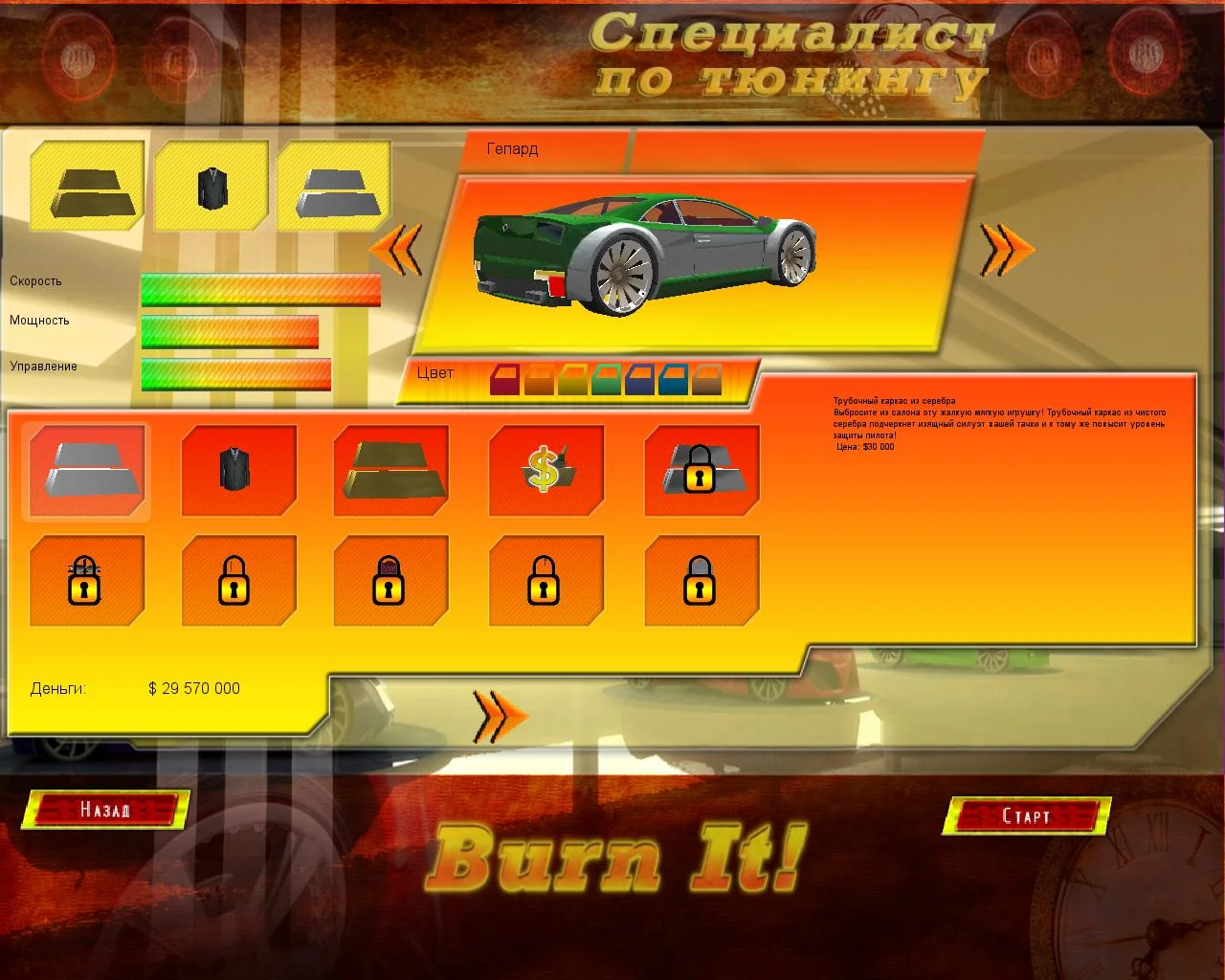This screenshot has width=1225, height=980.
Task: Pick the dark red car color swatch
Action: (504, 377)
